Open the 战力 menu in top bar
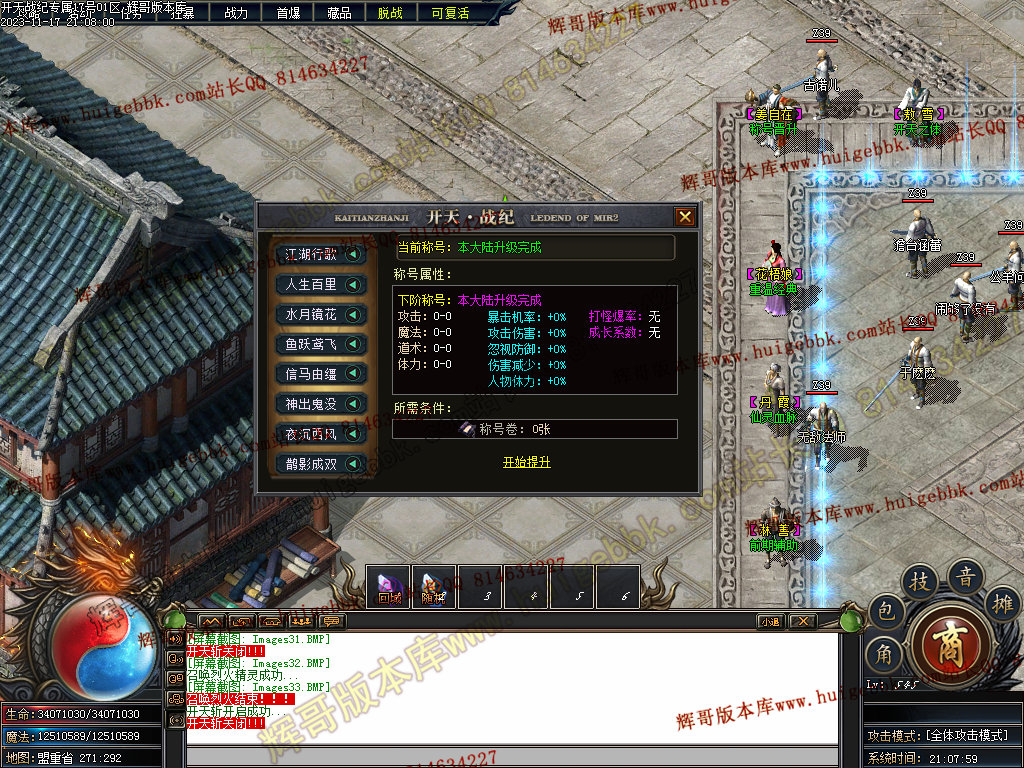The width and height of the screenshot is (1024, 768). tap(236, 13)
